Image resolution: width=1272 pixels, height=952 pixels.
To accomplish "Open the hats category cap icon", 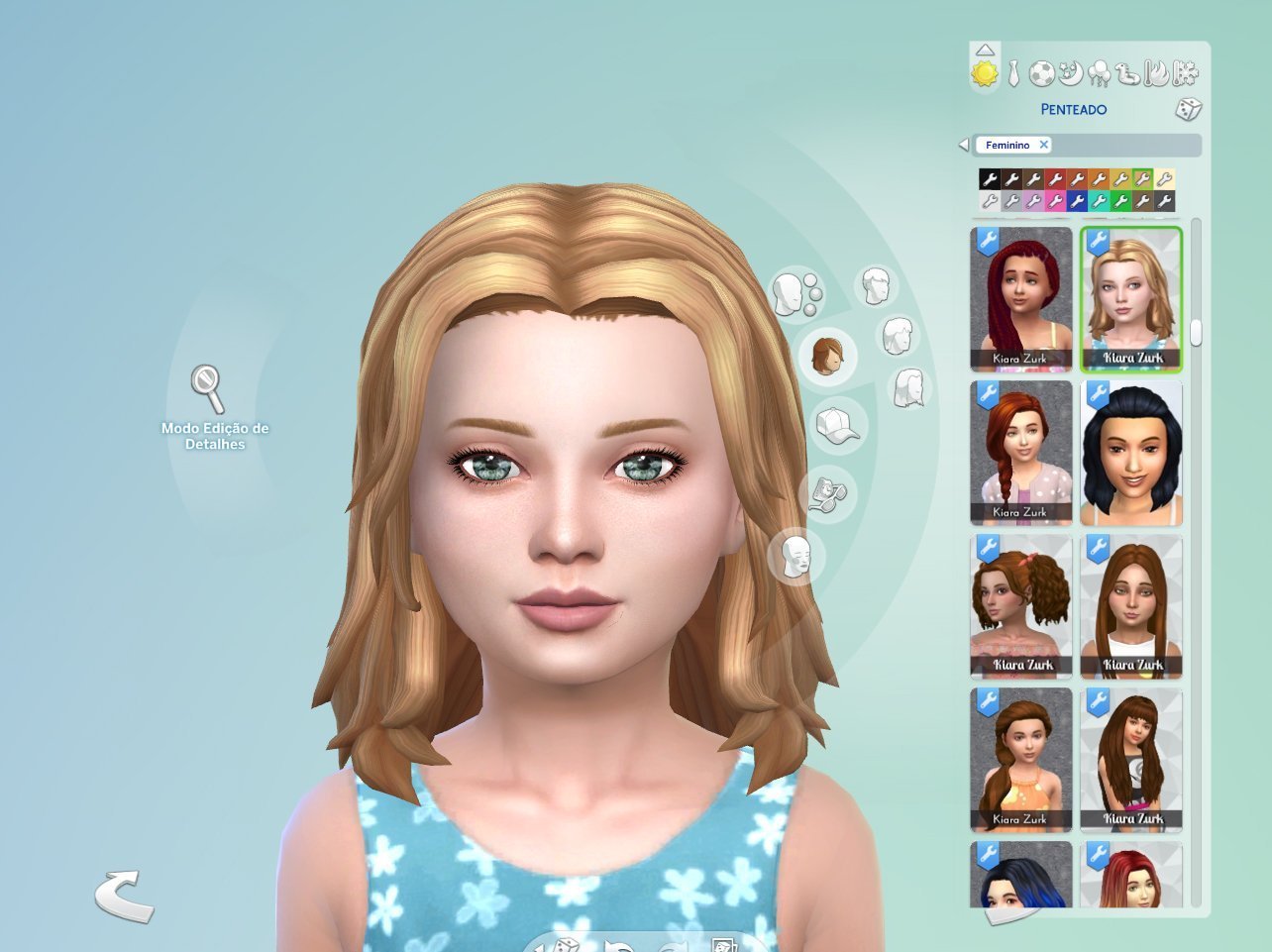I will coord(836,426).
